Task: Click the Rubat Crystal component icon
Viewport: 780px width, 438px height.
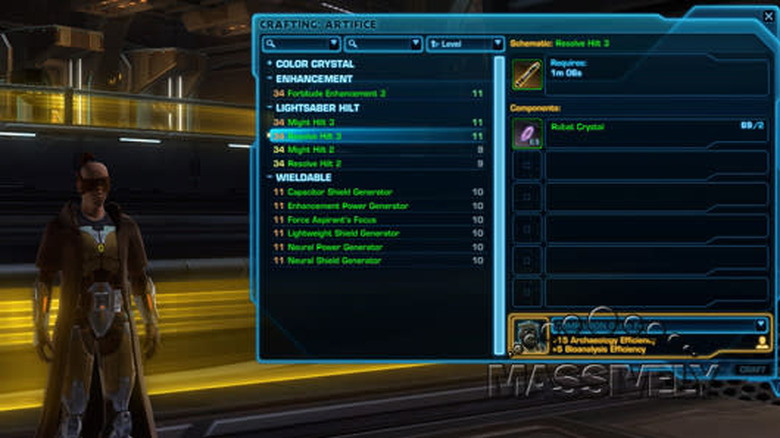Action: click(x=527, y=133)
